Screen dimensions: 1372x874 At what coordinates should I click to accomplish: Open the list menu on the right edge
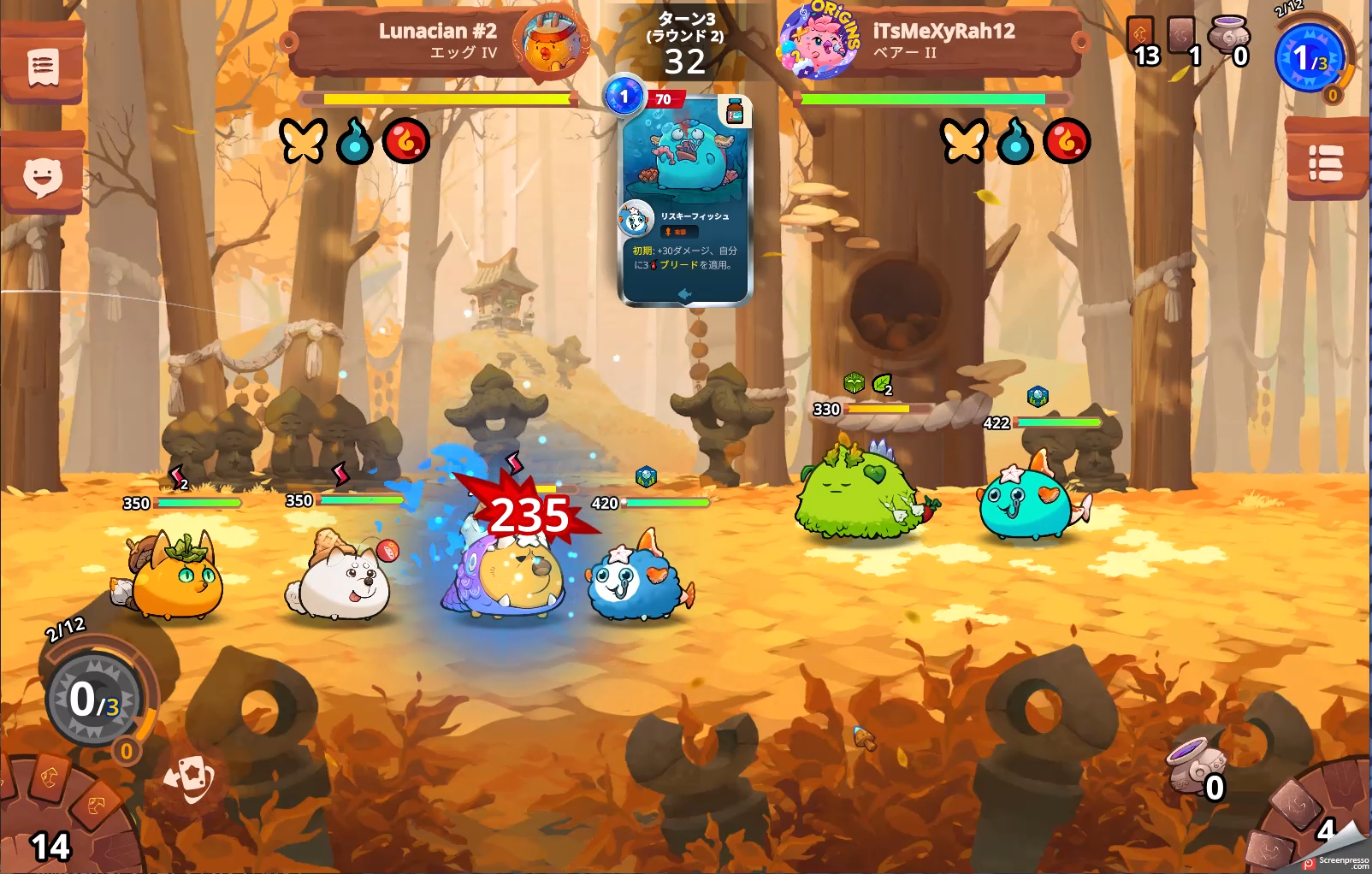pyautogui.click(x=1326, y=162)
